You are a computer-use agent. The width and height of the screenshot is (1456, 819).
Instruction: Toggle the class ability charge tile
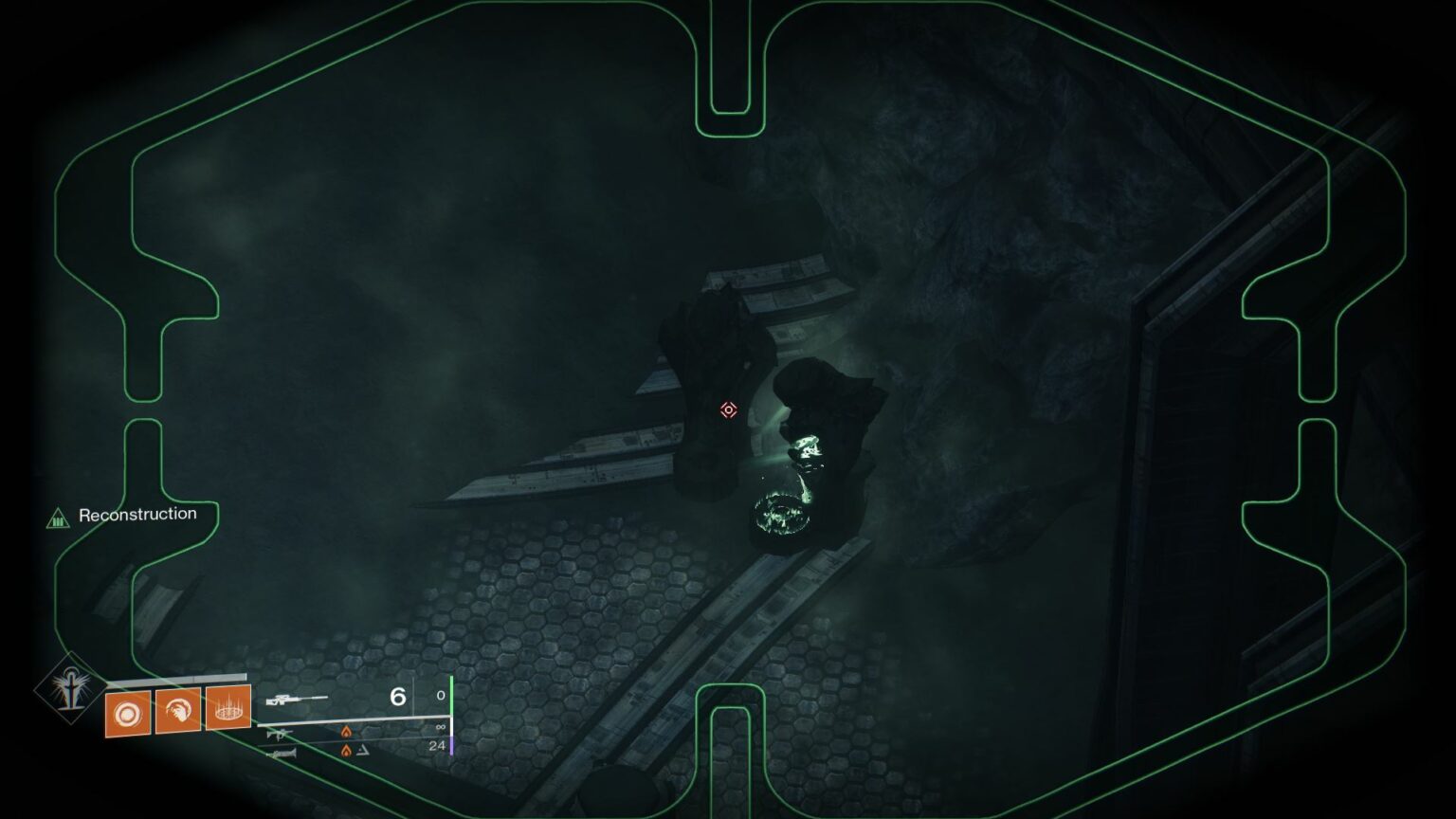pos(228,710)
